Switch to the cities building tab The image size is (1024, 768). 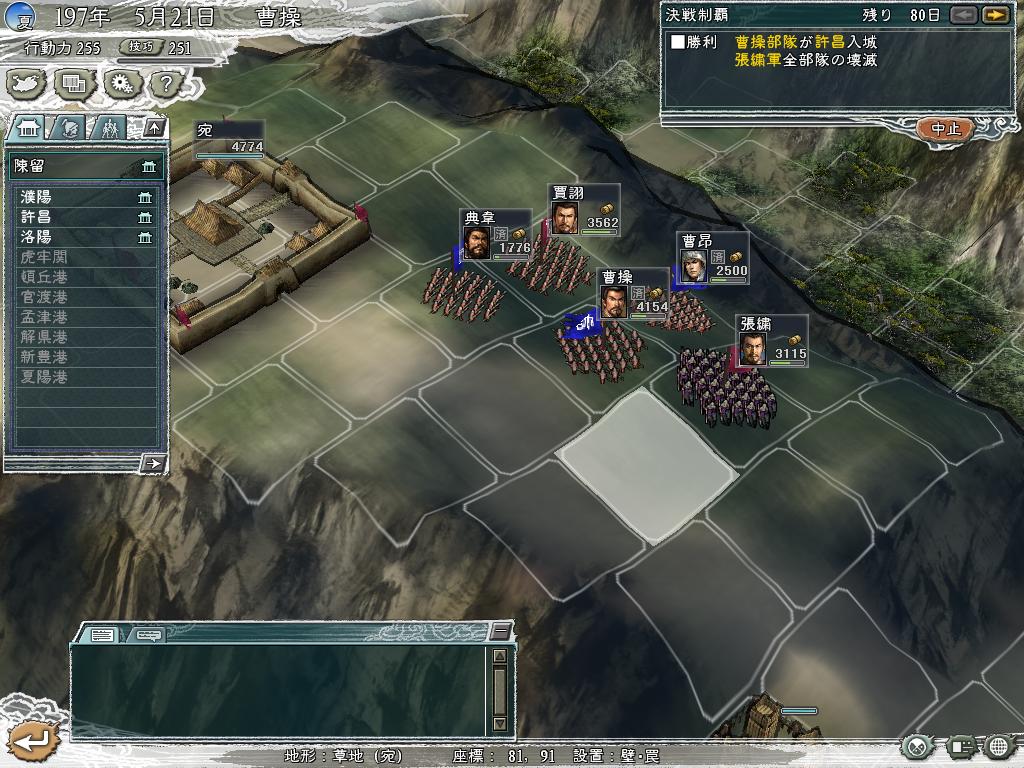[x=27, y=127]
